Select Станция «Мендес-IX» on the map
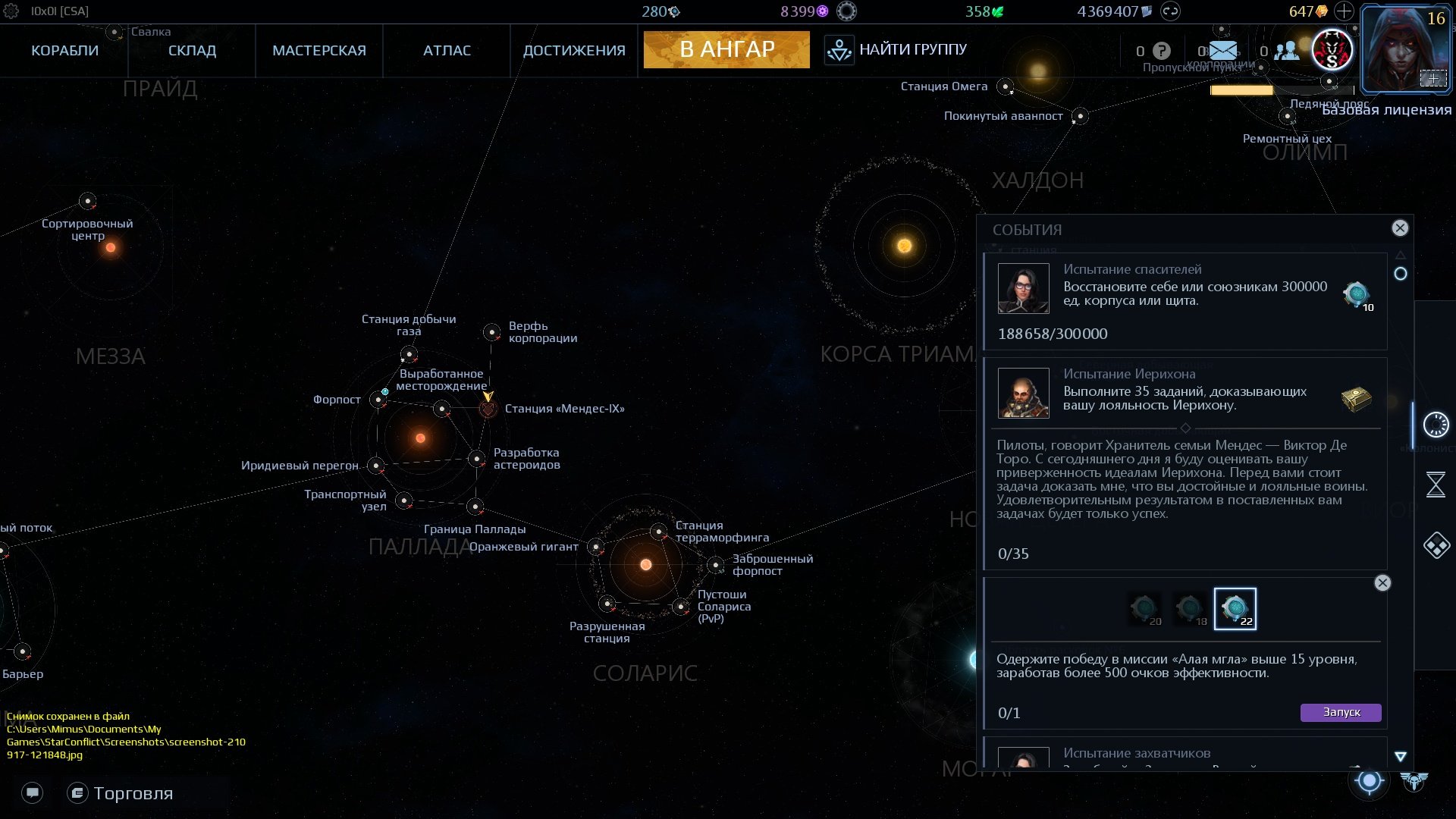The image size is (1456, 819). (x=488, y=409)
